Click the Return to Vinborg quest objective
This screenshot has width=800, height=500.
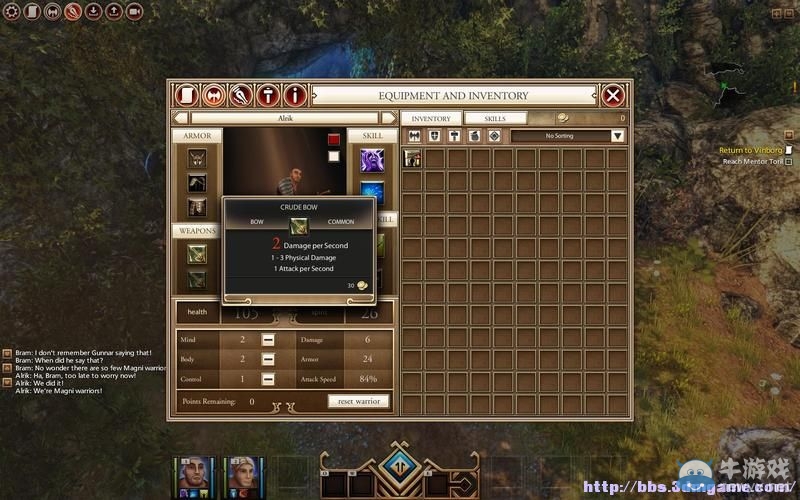click(750, 150)
